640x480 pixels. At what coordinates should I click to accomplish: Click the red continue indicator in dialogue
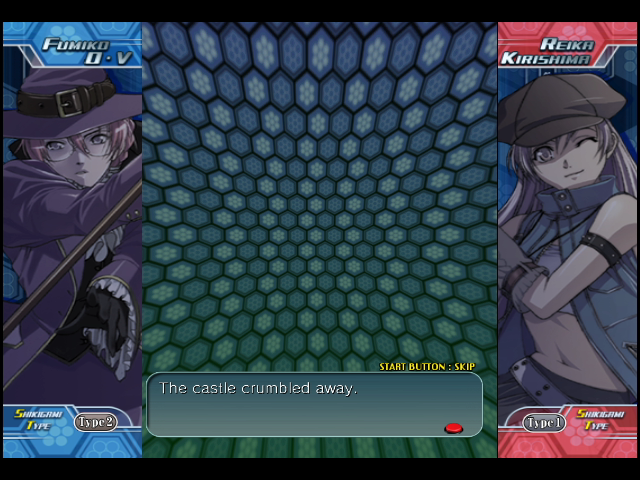(x=453, y=428)
